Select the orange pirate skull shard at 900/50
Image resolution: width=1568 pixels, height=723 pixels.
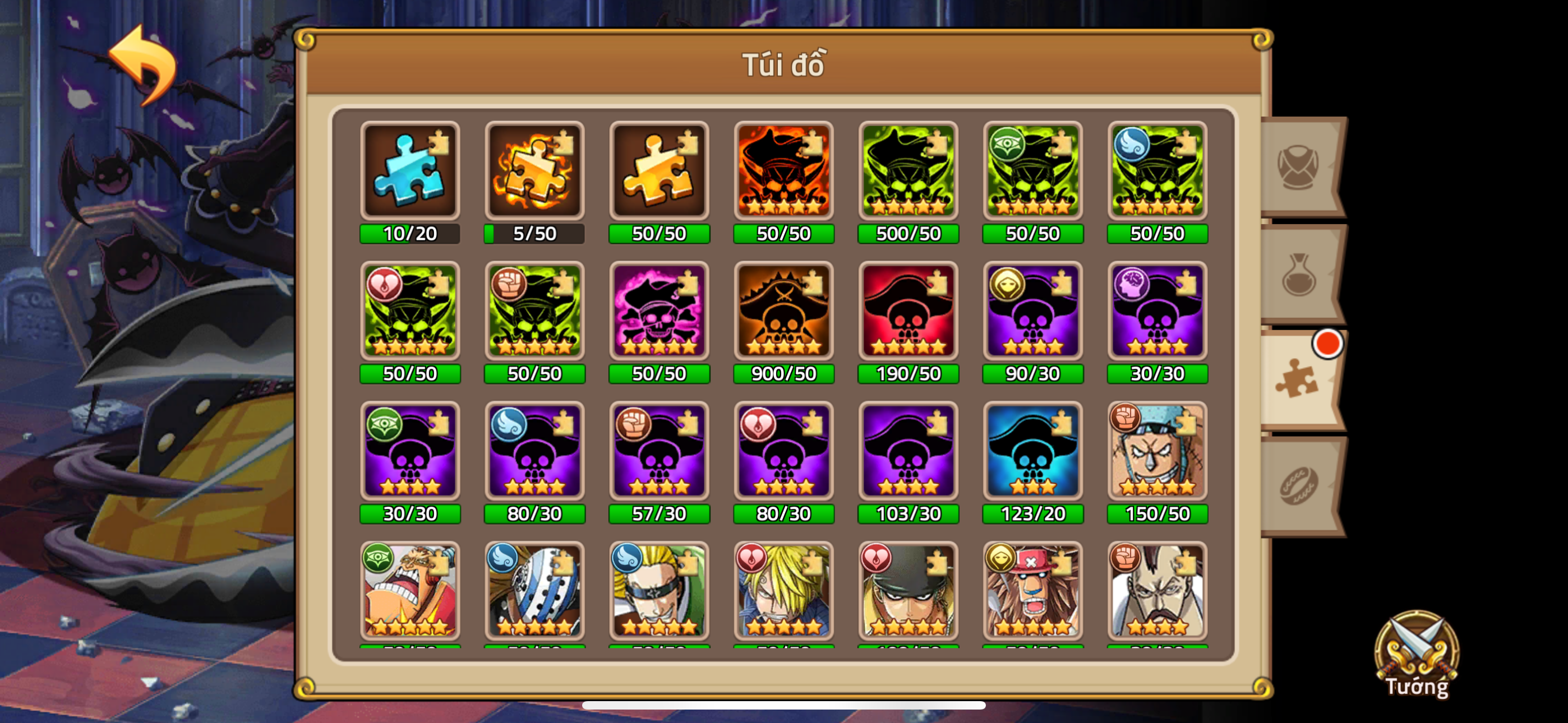tap(783, 312)
